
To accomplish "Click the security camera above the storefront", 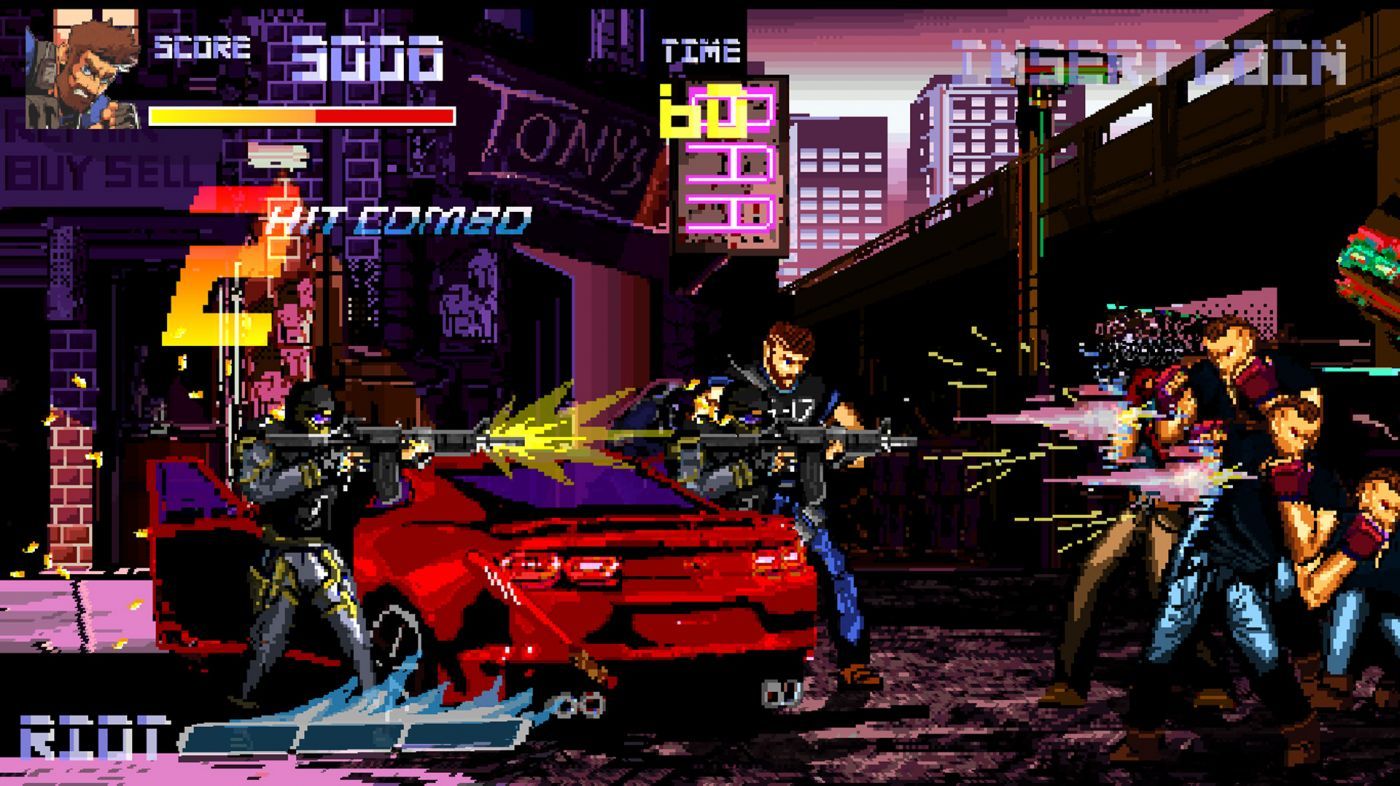I will click(x=280, y=155).
